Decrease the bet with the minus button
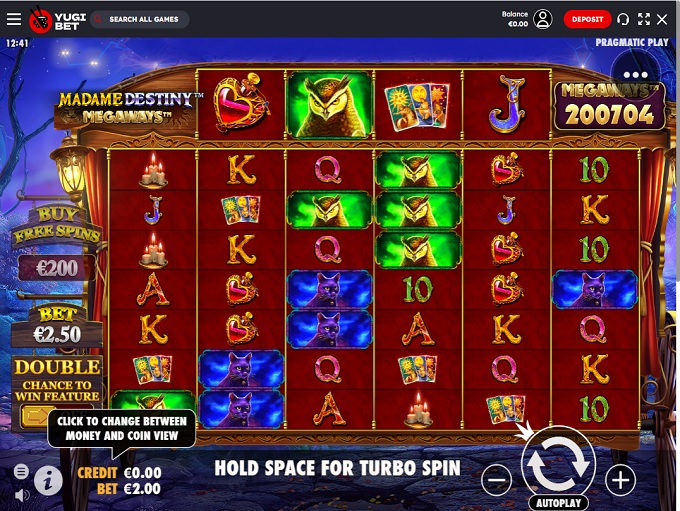This screenshot has width=680, height=511. click(496, 480)
